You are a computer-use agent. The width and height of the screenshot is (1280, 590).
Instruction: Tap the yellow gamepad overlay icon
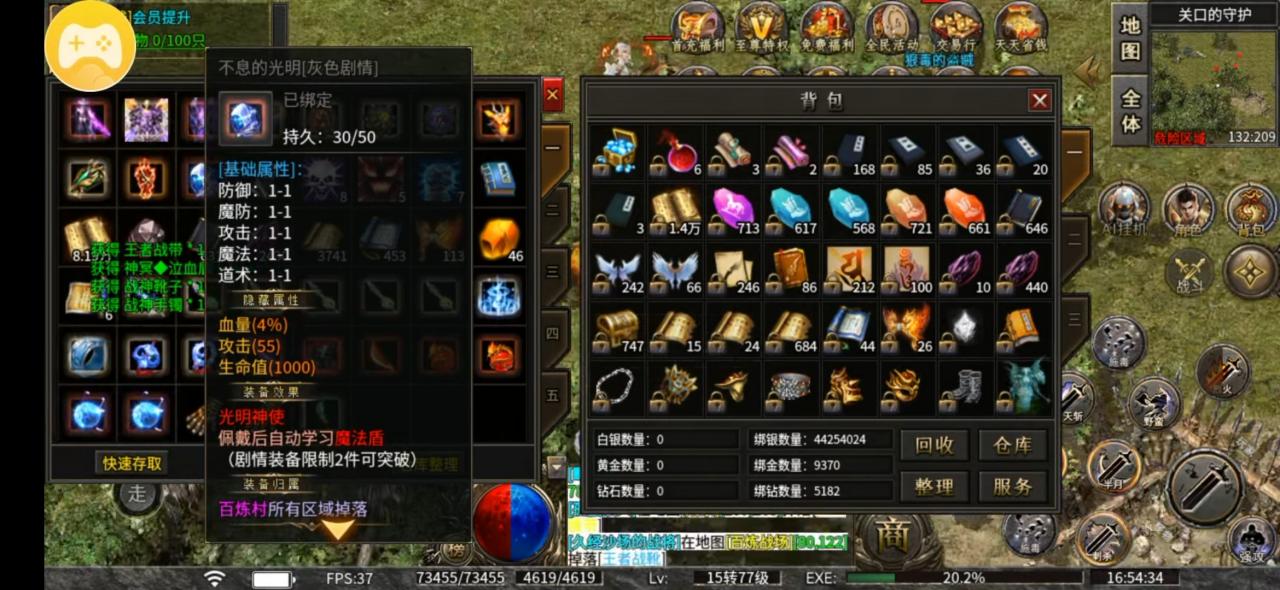(x=92, y=47)
